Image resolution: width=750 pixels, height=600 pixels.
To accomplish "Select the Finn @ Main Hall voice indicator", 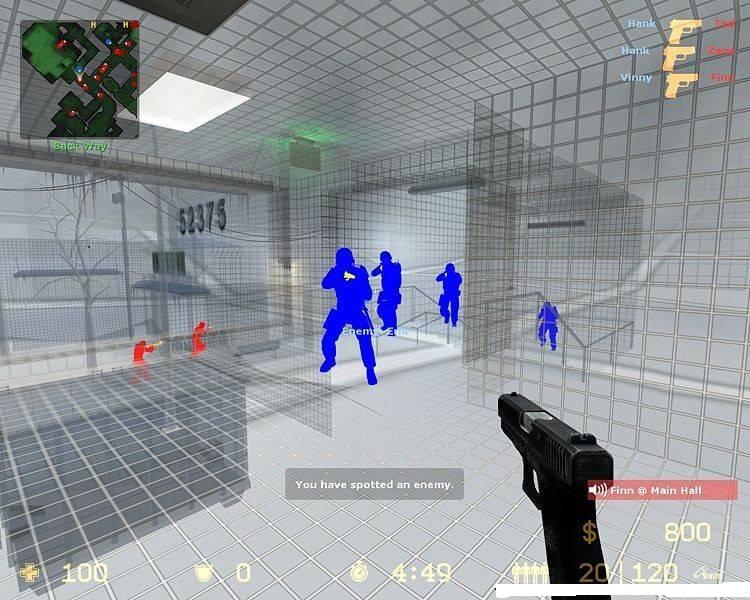I will pos(661,490).
